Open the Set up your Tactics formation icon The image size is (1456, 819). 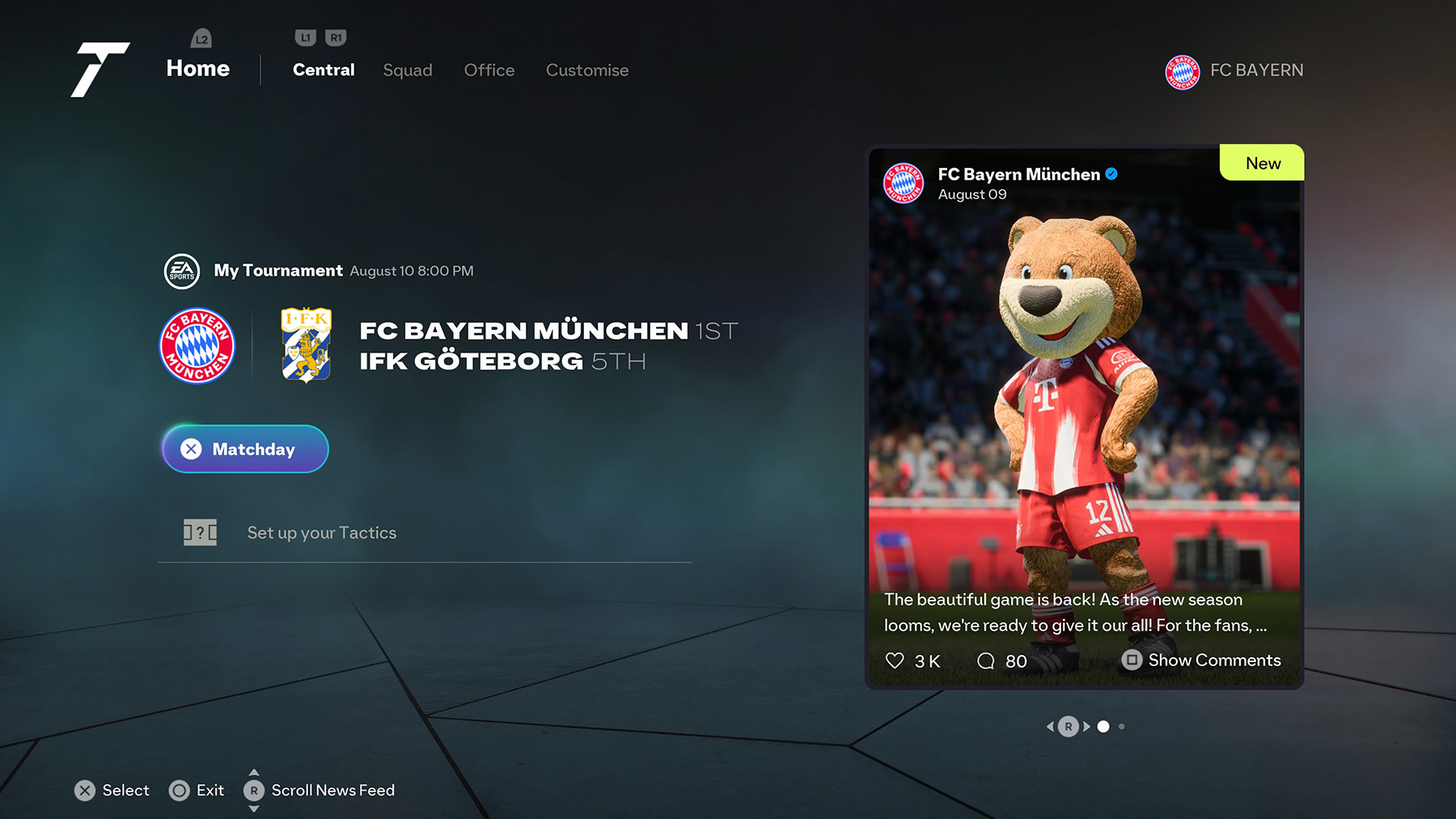[200, 533]
